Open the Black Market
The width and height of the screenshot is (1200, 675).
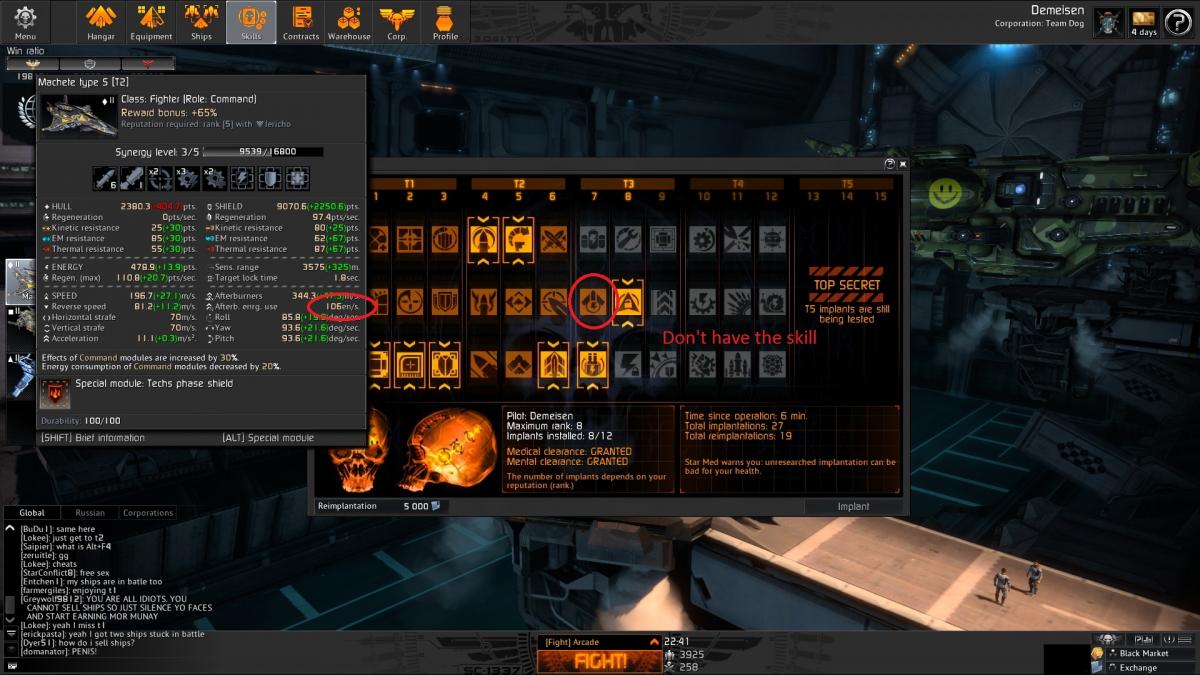[x=1143, y=653]
